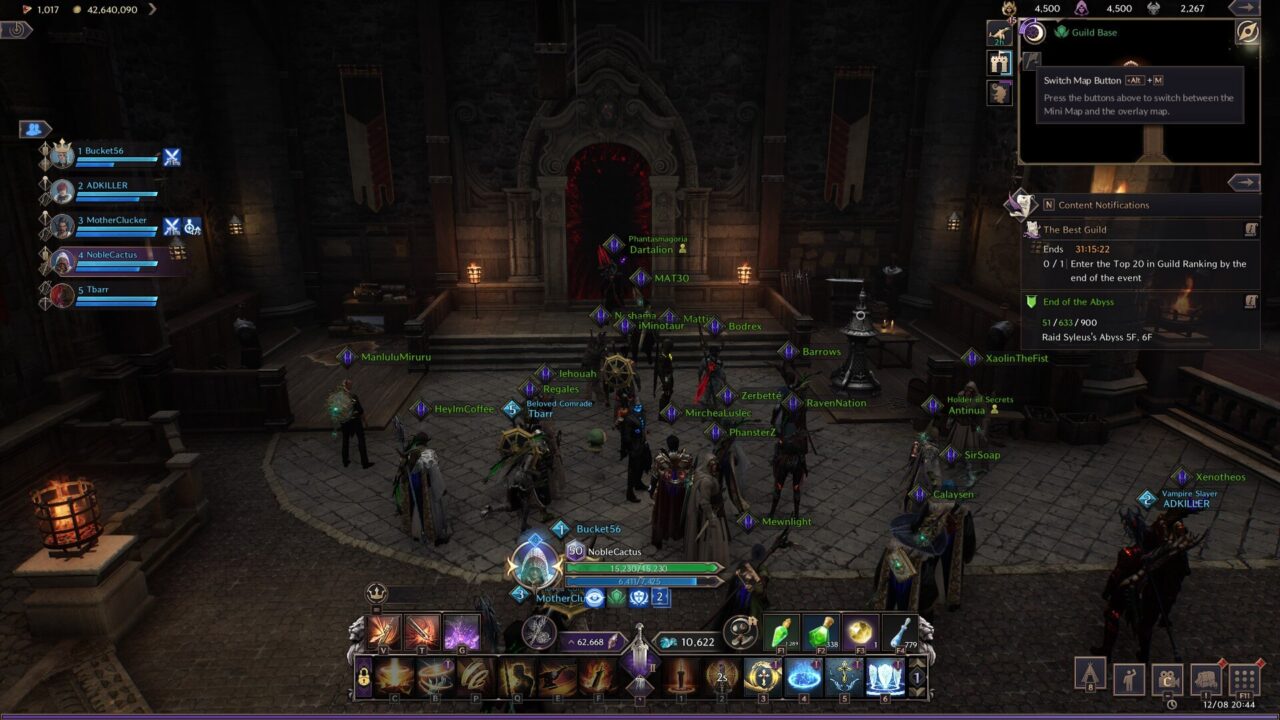Select party member Tbarr frame

105,294
